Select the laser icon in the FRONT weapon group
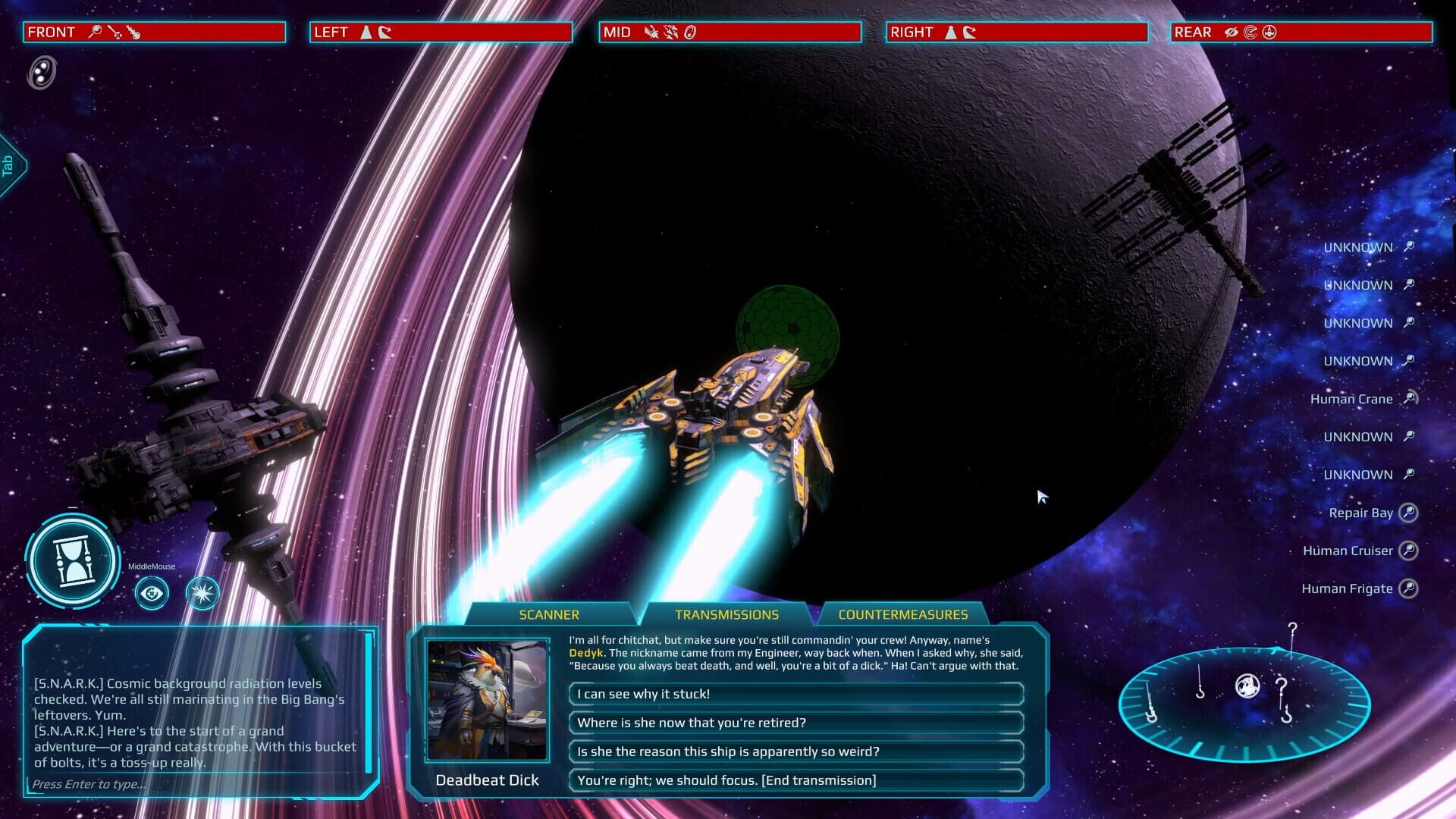 click(115, 33)
